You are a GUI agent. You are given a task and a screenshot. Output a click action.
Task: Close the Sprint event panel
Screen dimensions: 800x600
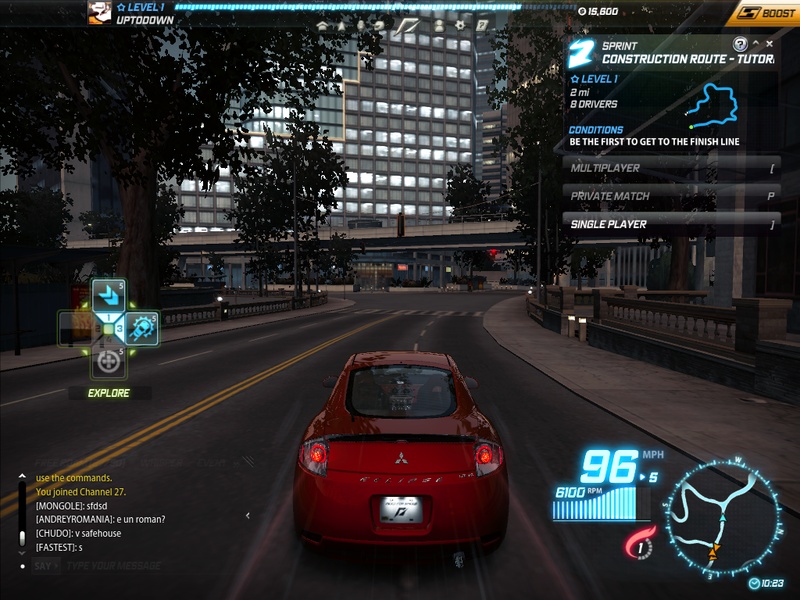coord(769,44)
